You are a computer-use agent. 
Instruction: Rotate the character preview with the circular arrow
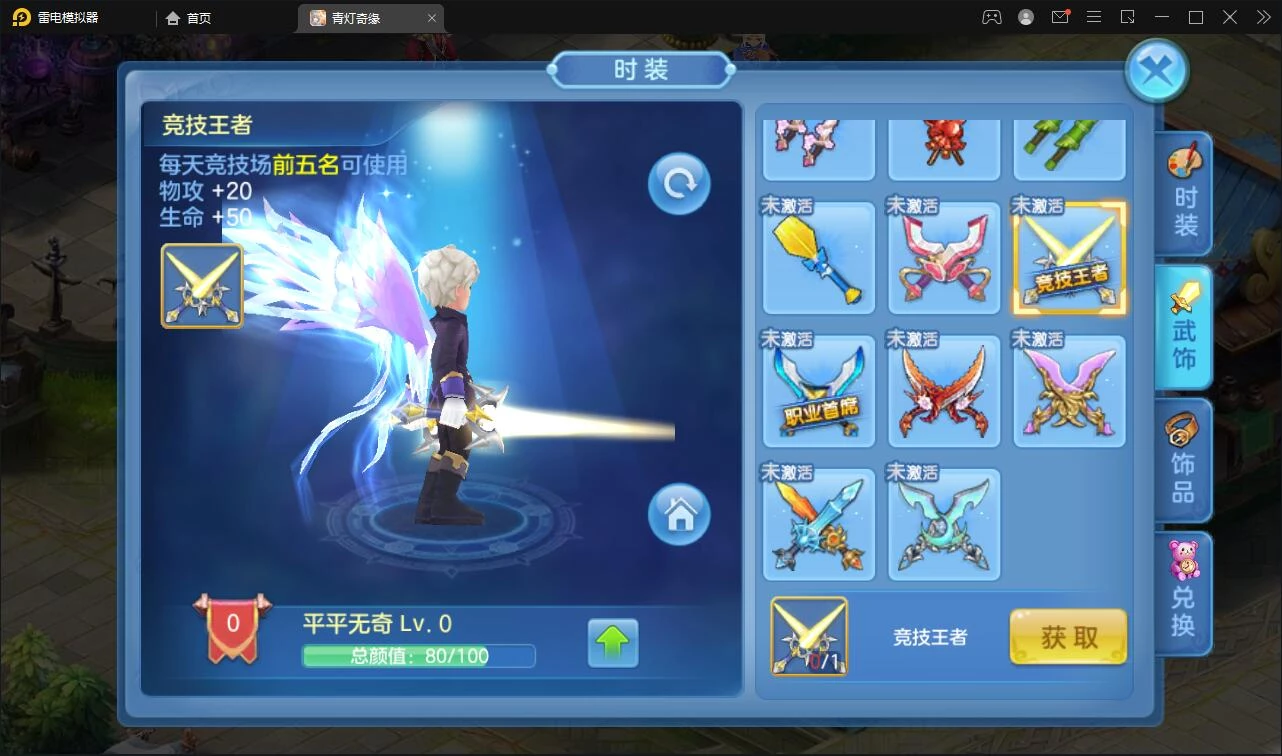pyautogui.click(x=679, y=184)
